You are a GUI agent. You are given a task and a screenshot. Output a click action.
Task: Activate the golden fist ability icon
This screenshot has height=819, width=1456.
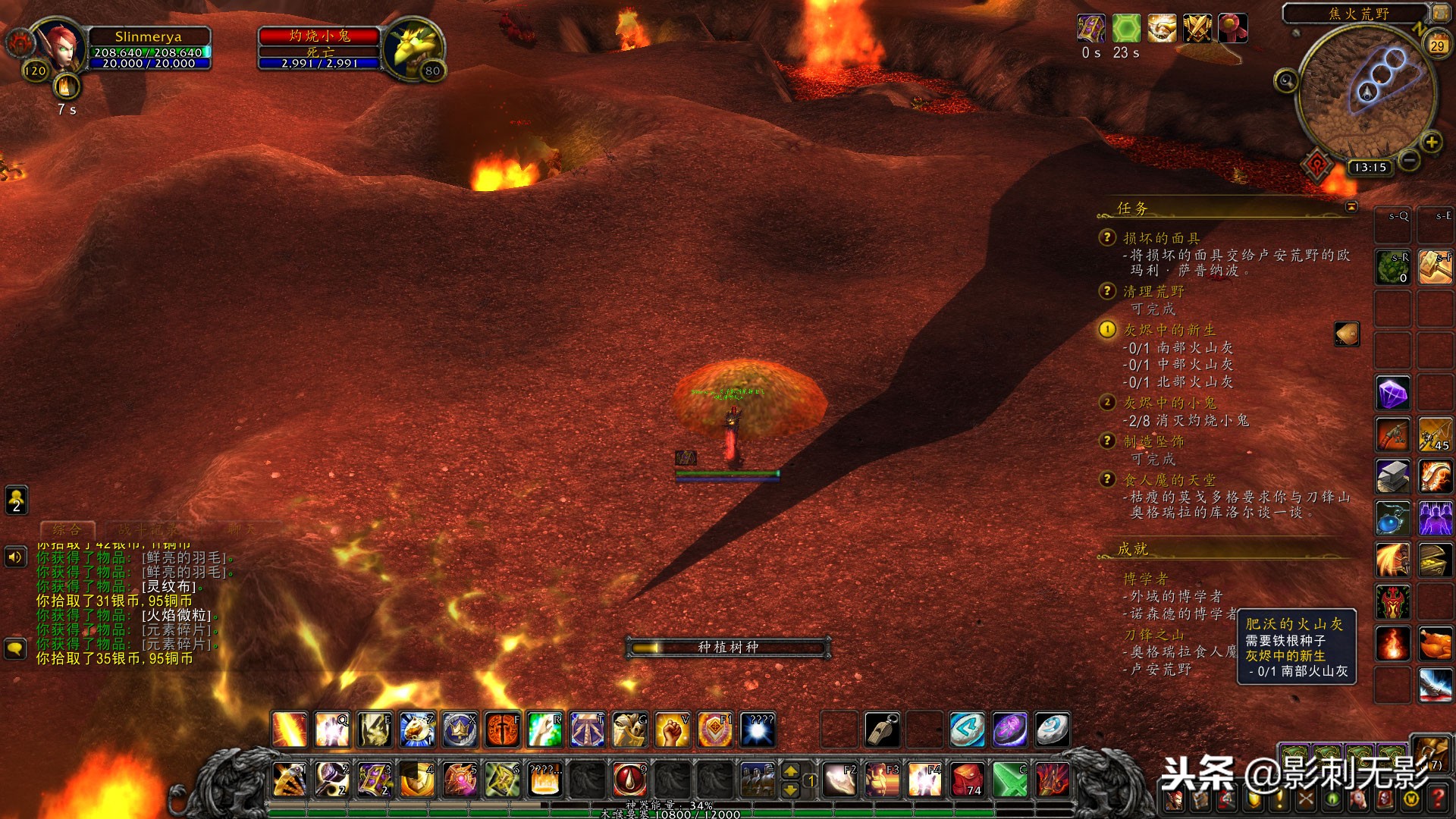tap(672, 730)
